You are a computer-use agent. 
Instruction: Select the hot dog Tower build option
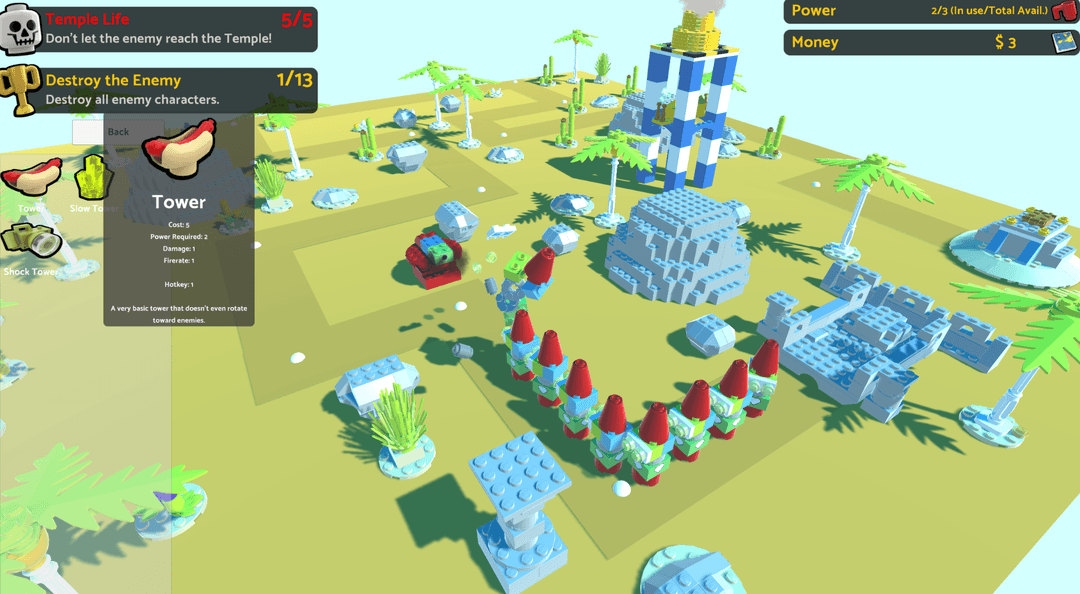(x=31, y=178)
